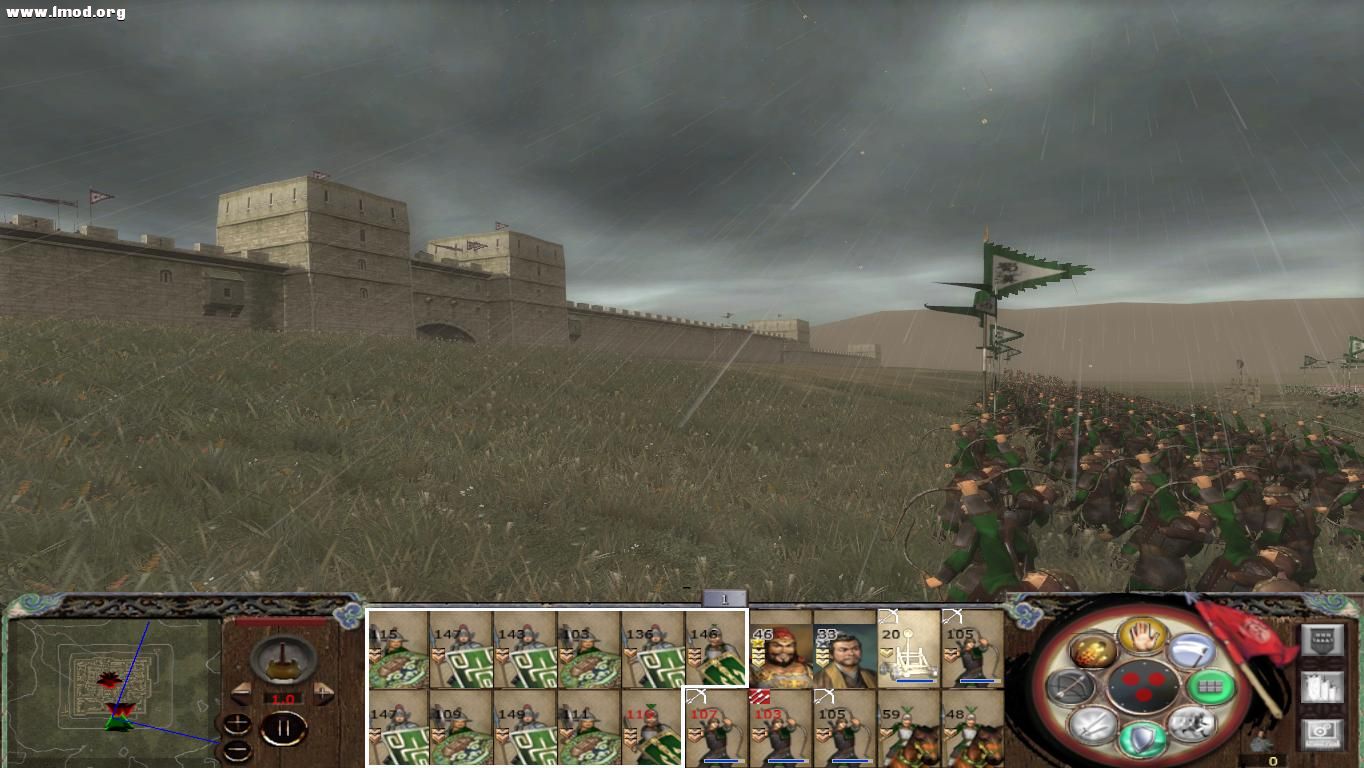The height and width of the screenshot is (768, 1364).
Task: Click the camera cinematic view button
Action: coord(1320,734)
